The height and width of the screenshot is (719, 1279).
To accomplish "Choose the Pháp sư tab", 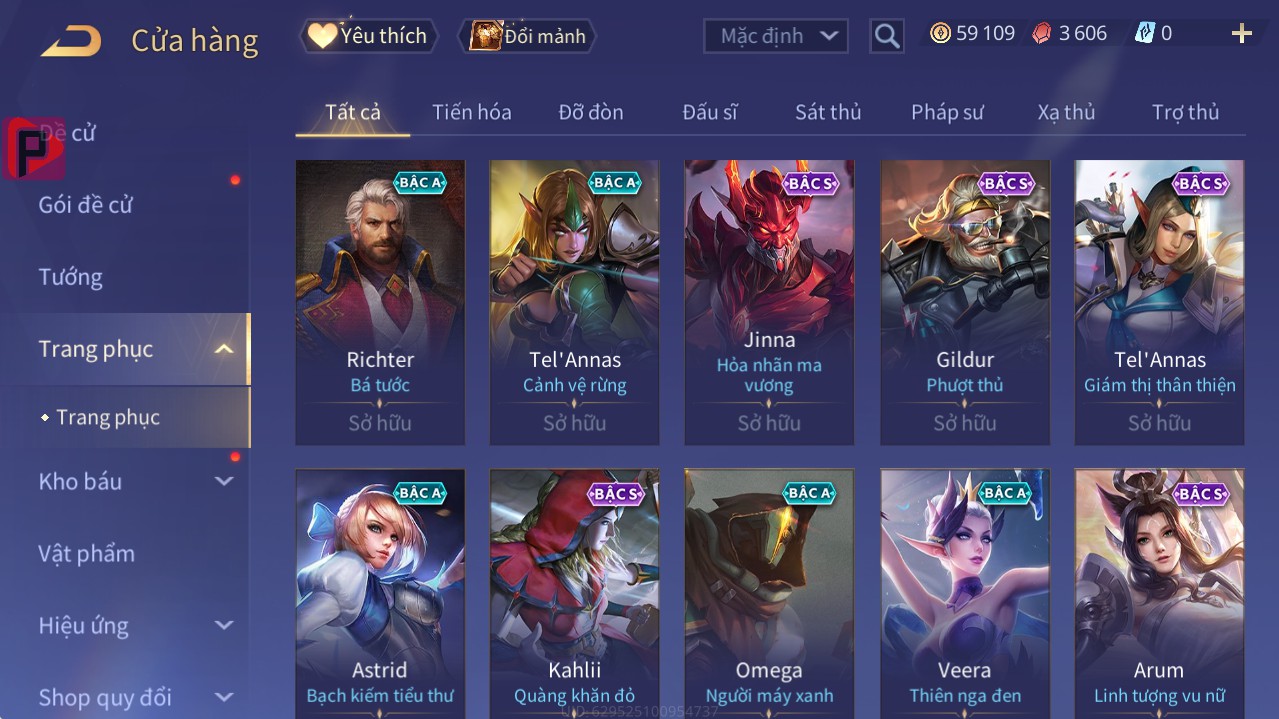I will (x=947, y=112).
